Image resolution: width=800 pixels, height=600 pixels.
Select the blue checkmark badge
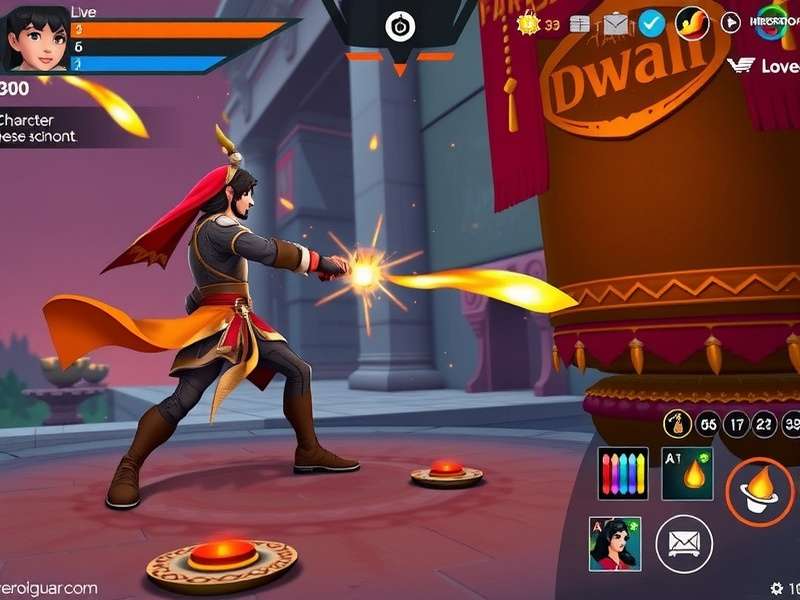(651, 22)
